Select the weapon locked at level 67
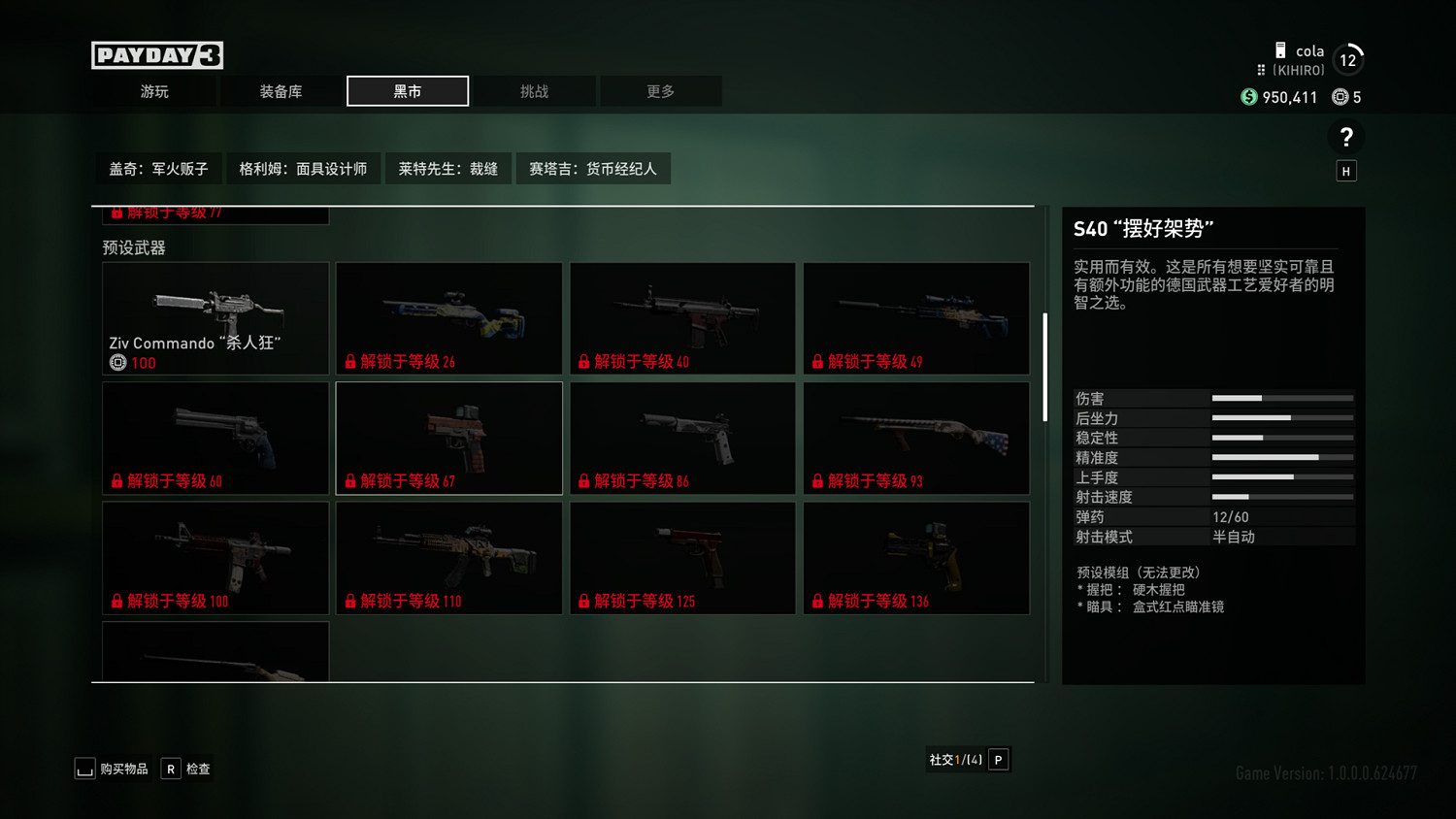Viewport: 1456px width, 819px height. pos(448,438)
